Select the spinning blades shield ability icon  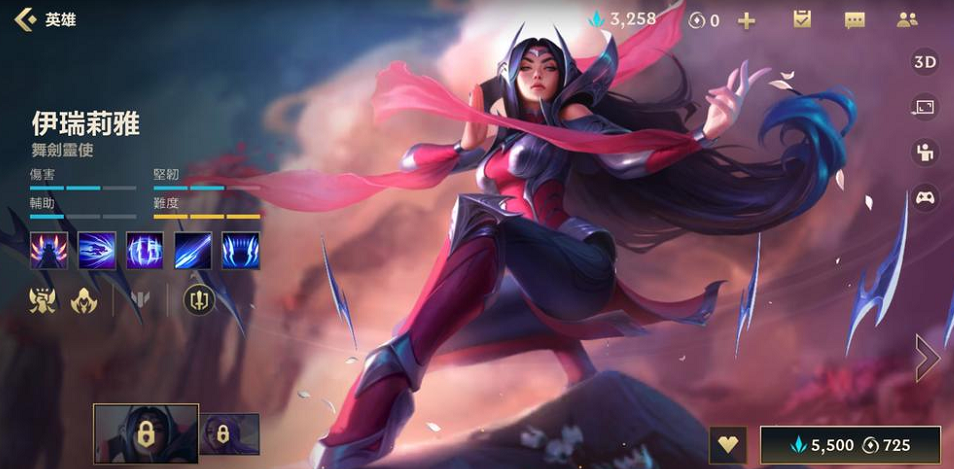click(145, 250)
